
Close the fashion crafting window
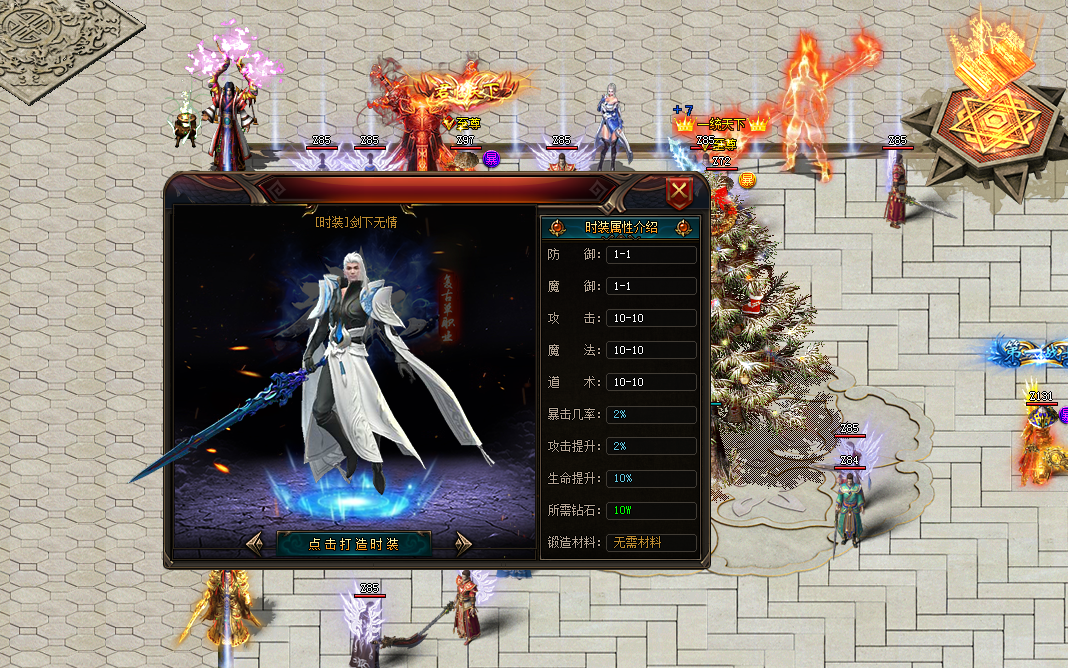680,191
